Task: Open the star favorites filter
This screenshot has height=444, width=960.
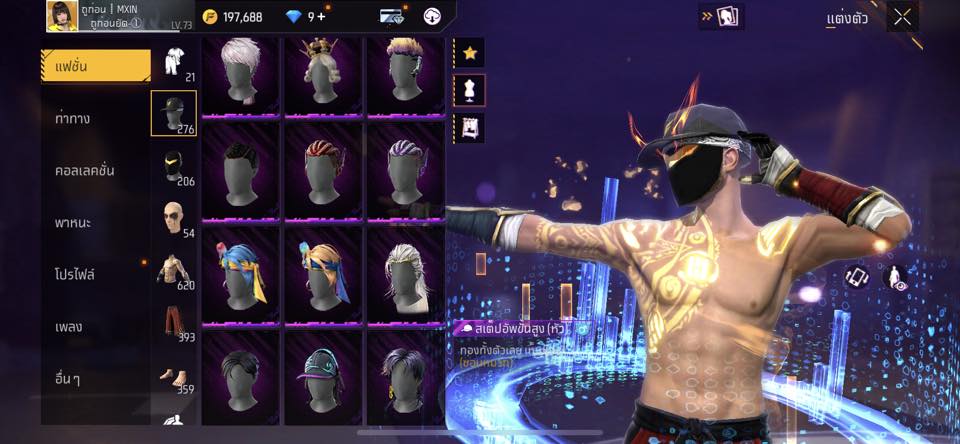Action: 469,52
